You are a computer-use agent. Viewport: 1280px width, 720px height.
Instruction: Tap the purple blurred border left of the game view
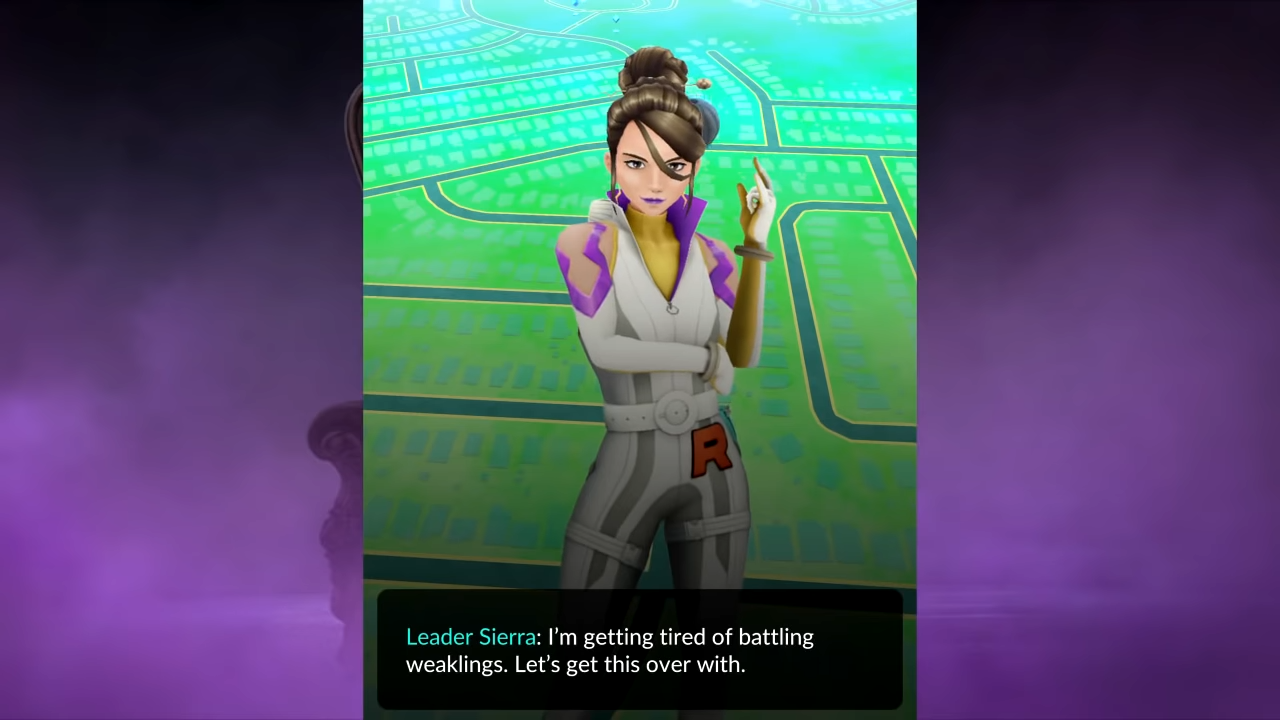click(180, 360)
